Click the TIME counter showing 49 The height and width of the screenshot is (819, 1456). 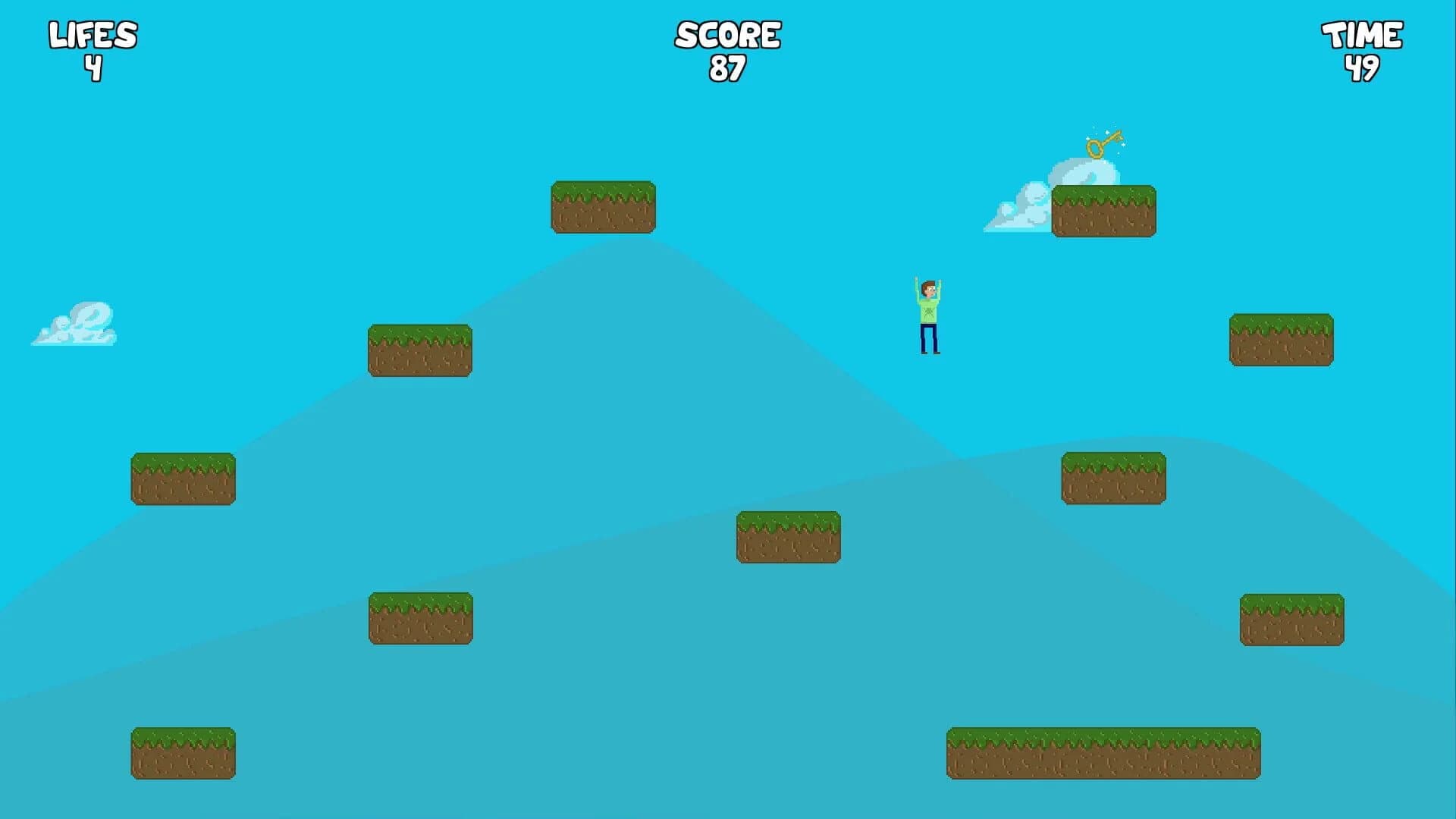click(x=1363, y=68)
